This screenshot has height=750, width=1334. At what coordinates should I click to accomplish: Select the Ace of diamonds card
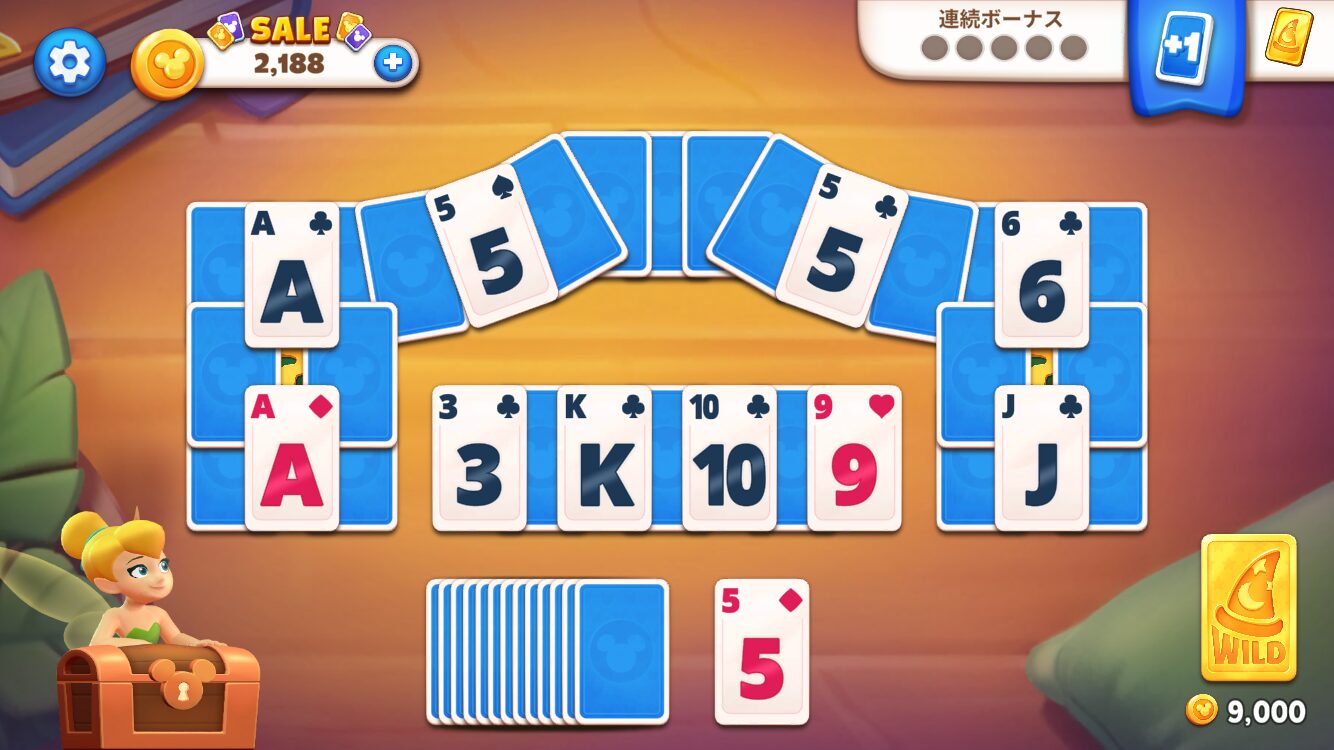pyautogui.click(x=292, y=458)
